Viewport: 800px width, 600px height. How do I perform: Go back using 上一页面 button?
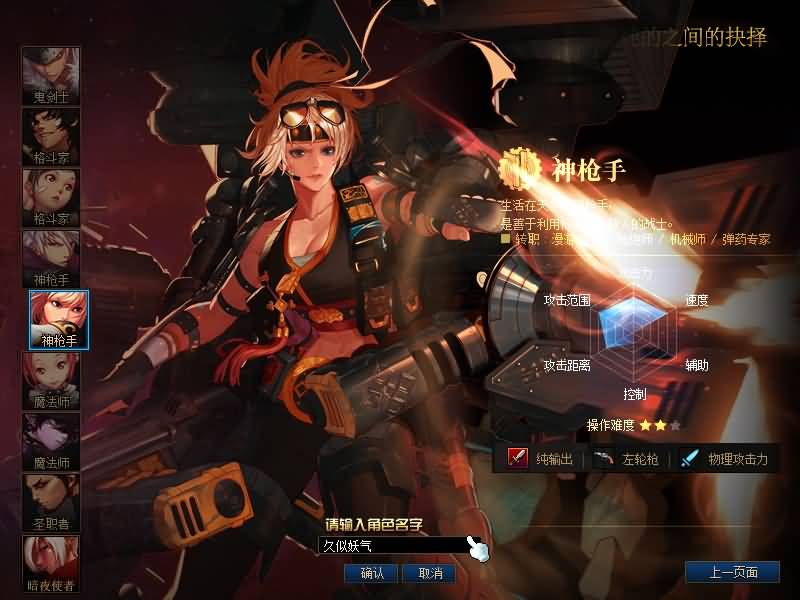732,573
